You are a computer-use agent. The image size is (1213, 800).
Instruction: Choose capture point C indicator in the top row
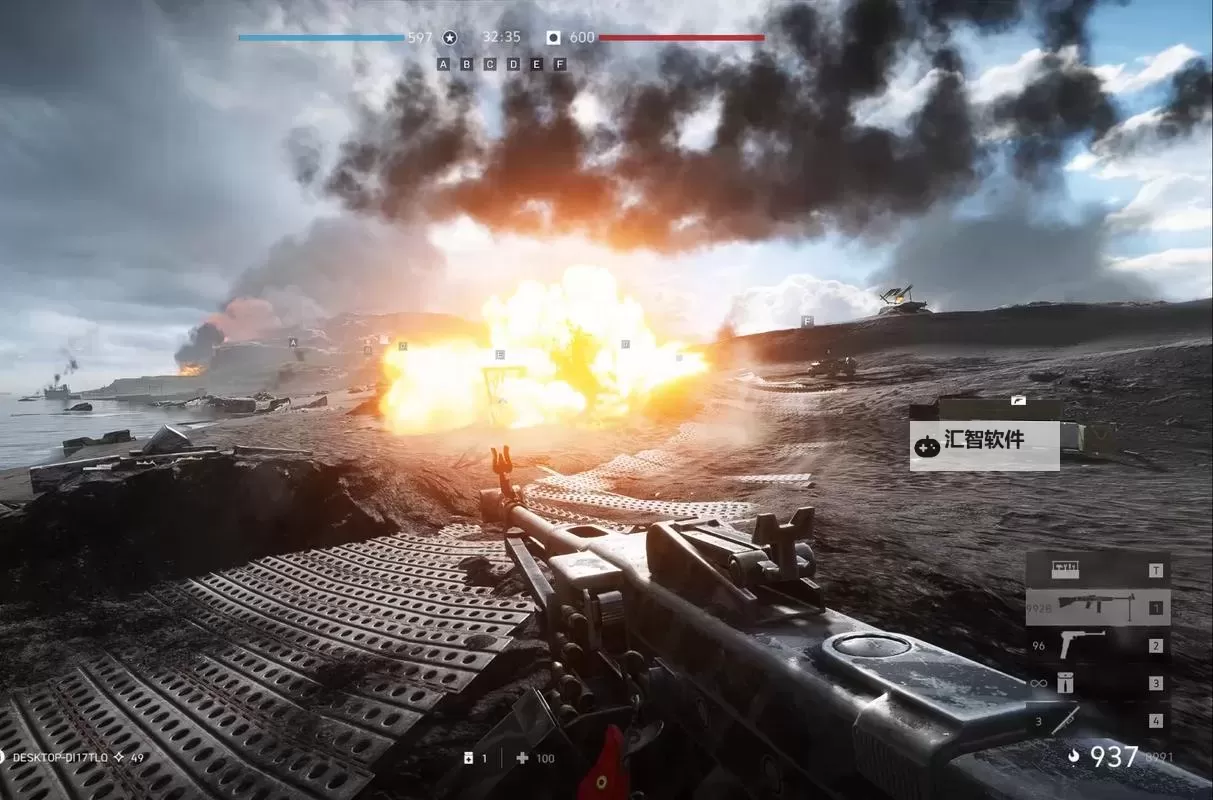click(x=490, y=64)
